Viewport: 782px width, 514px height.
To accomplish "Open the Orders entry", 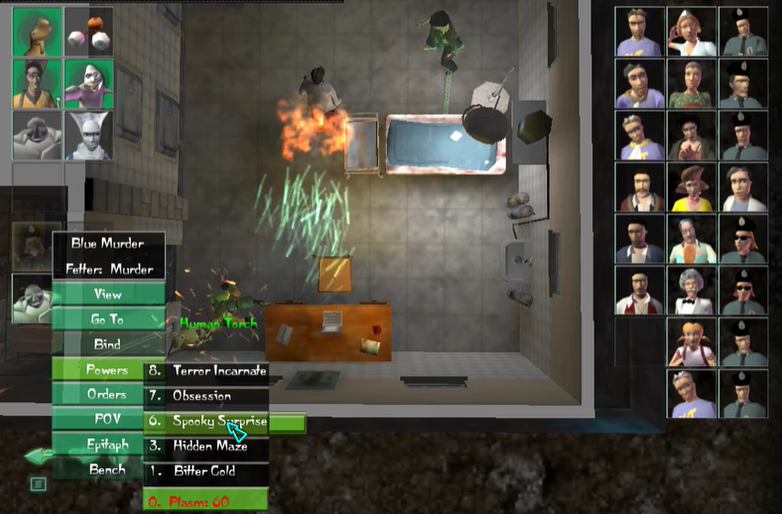I will pos(108,394).
